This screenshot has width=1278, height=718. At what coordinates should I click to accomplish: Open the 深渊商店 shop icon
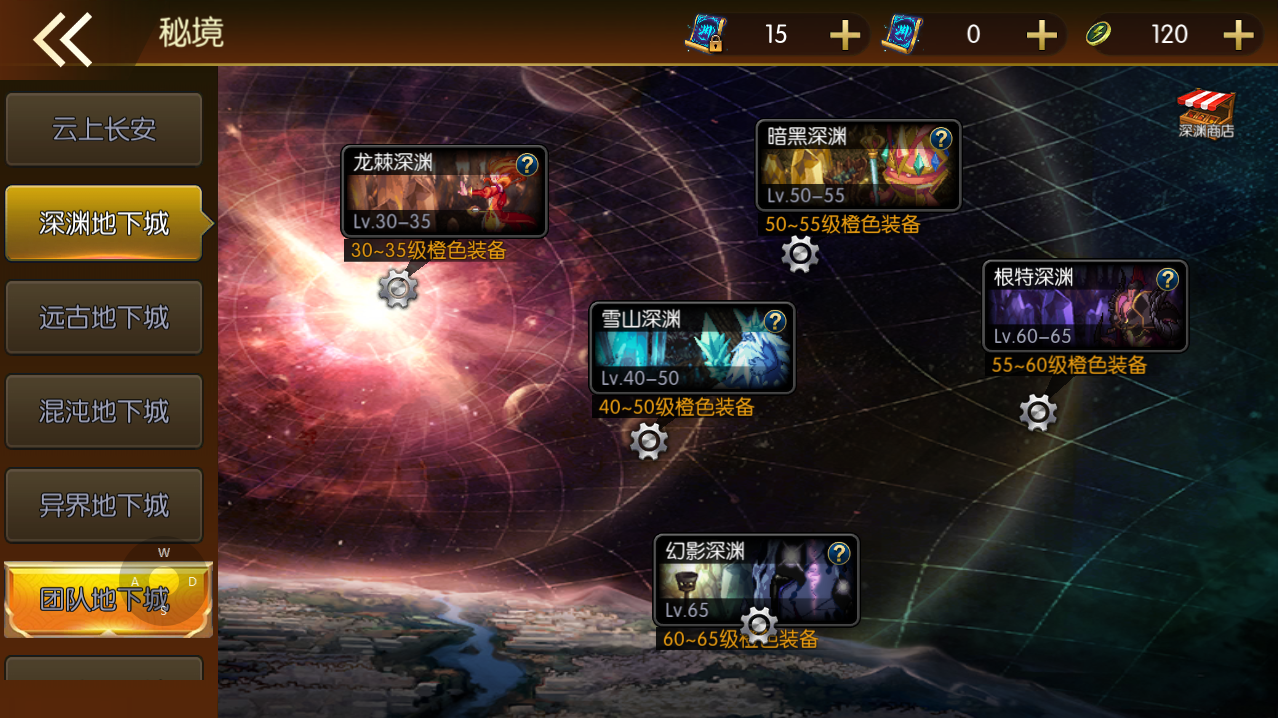coord(1206,113)
